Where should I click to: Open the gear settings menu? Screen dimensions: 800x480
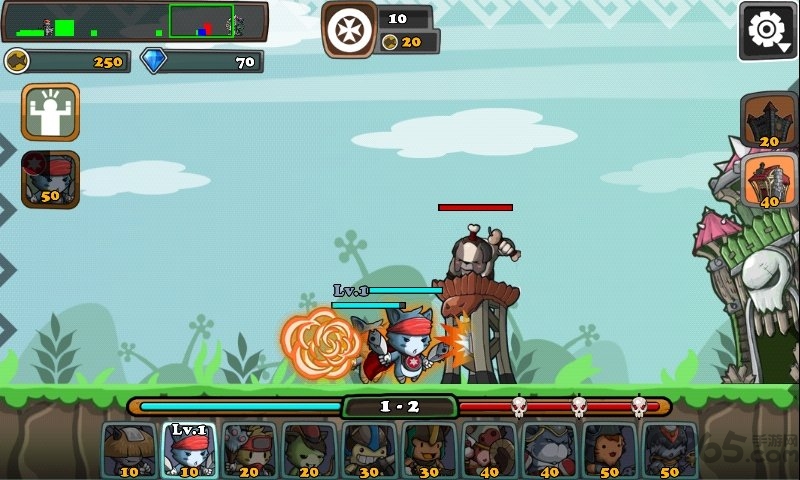click(767, 31)
